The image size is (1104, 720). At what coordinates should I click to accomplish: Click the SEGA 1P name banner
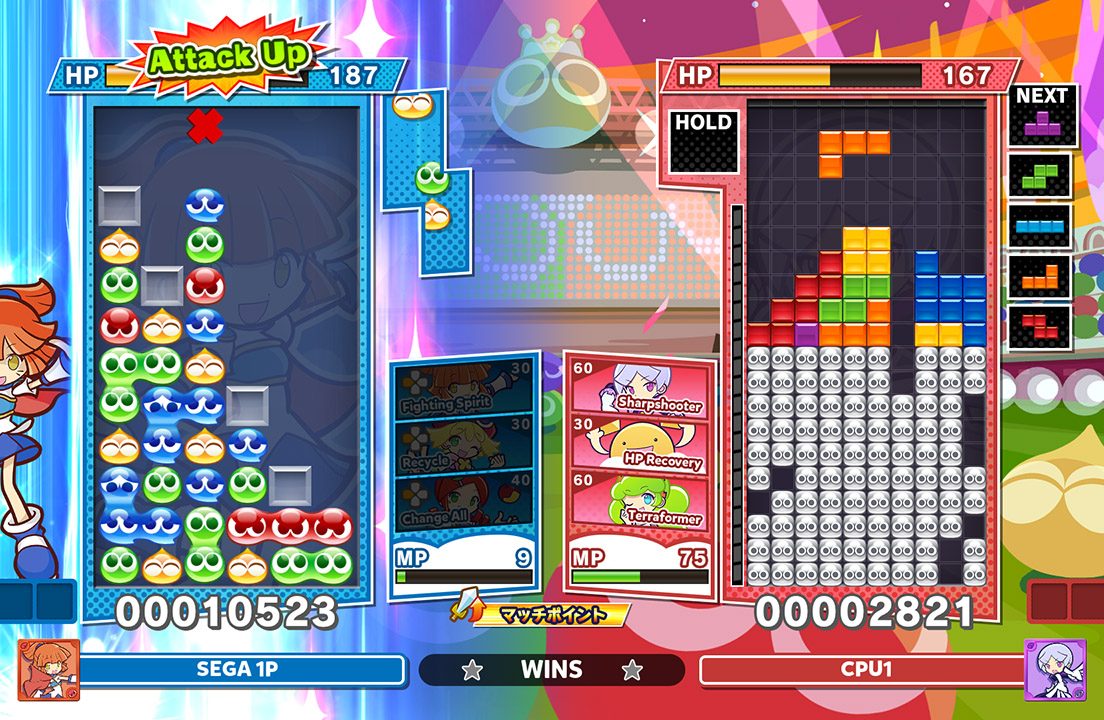click(242, 669)
